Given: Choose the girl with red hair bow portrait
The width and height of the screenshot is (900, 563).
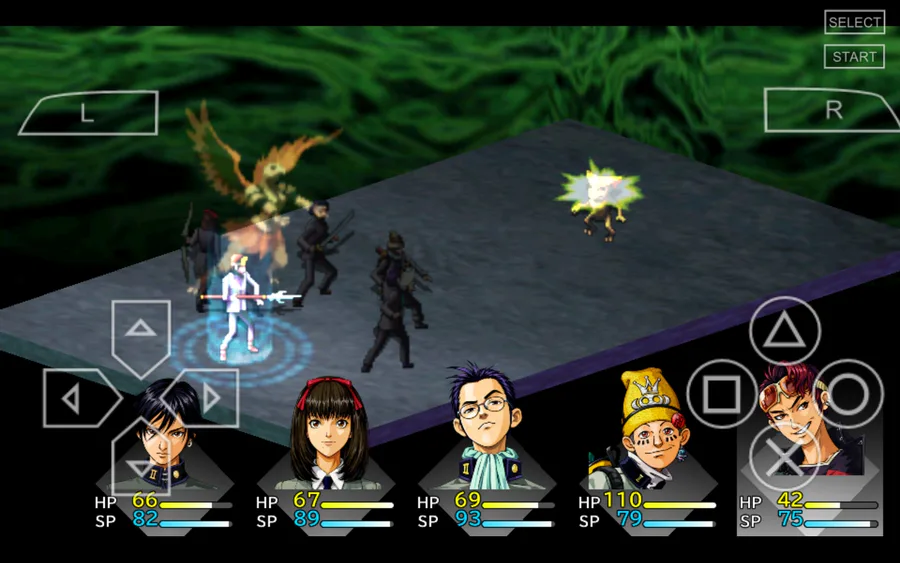Looking at the screenshot, I should pos(325,432).
